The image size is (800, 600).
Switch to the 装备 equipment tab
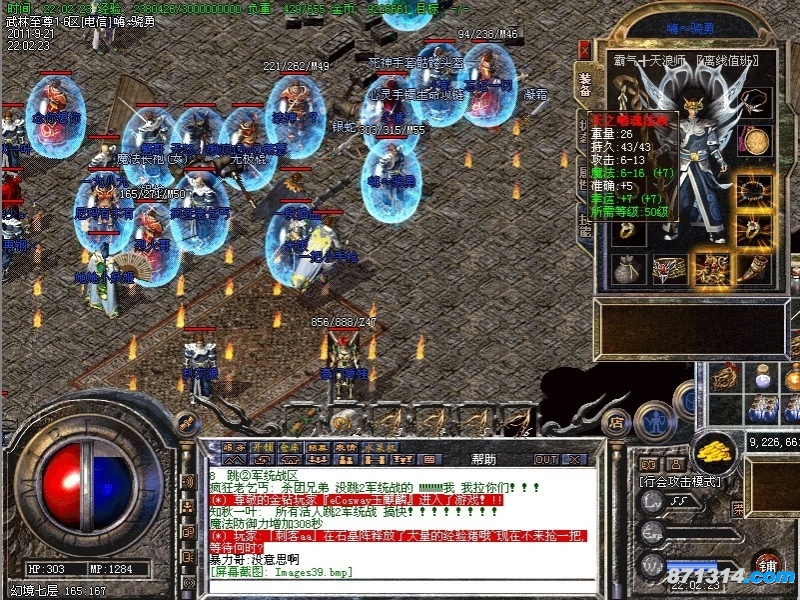tap(585, 85)
